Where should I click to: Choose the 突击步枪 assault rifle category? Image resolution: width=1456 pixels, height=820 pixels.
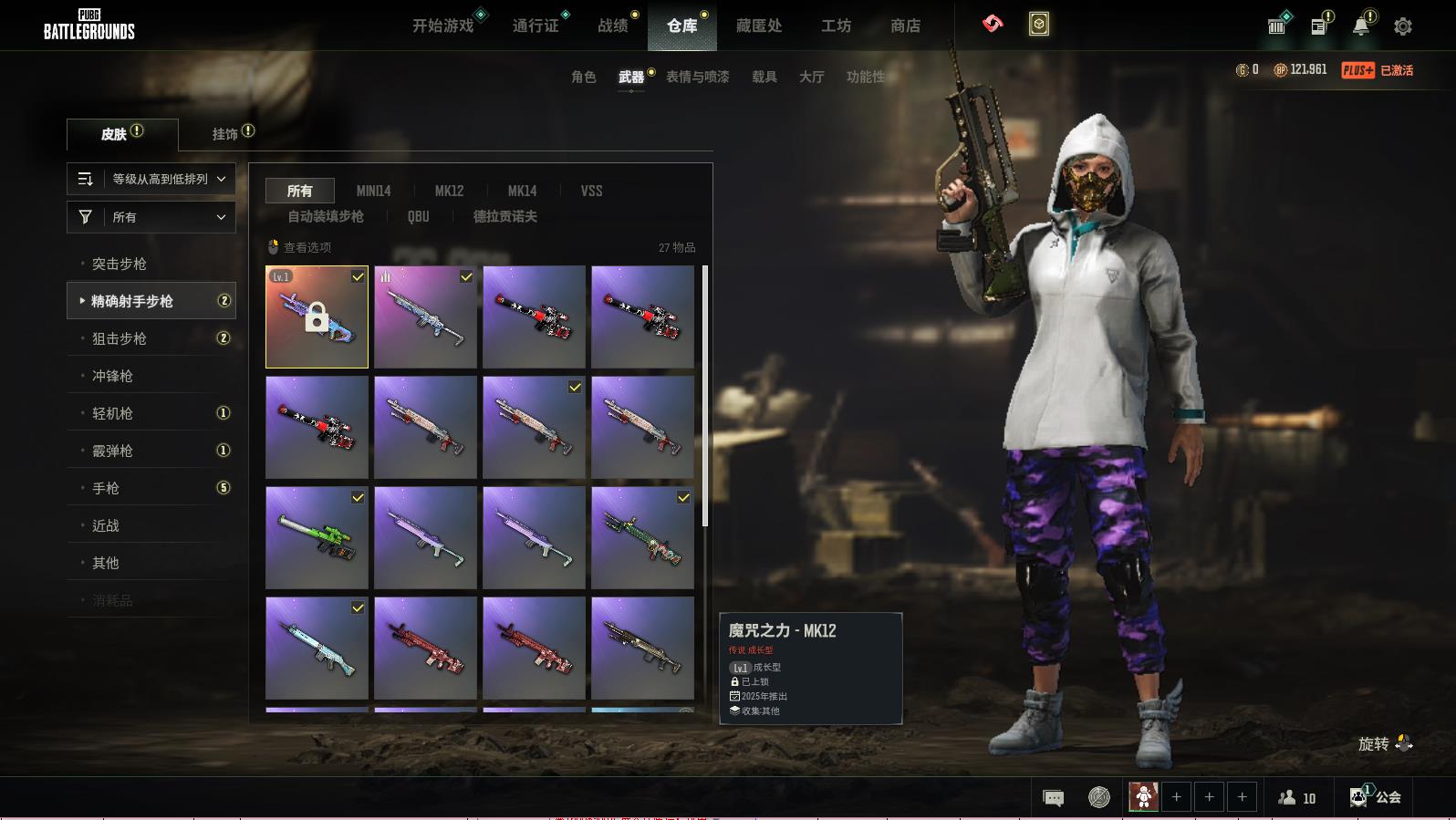[120, 264]
